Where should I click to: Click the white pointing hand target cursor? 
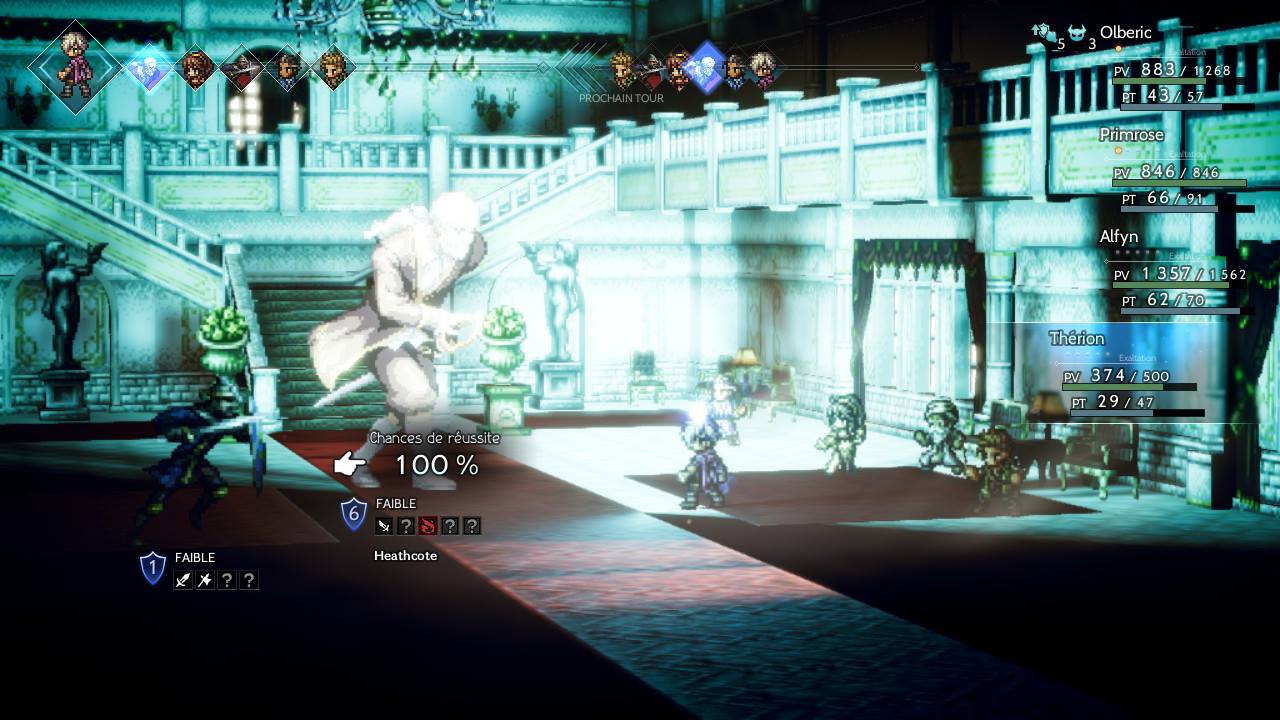(350, 464)
